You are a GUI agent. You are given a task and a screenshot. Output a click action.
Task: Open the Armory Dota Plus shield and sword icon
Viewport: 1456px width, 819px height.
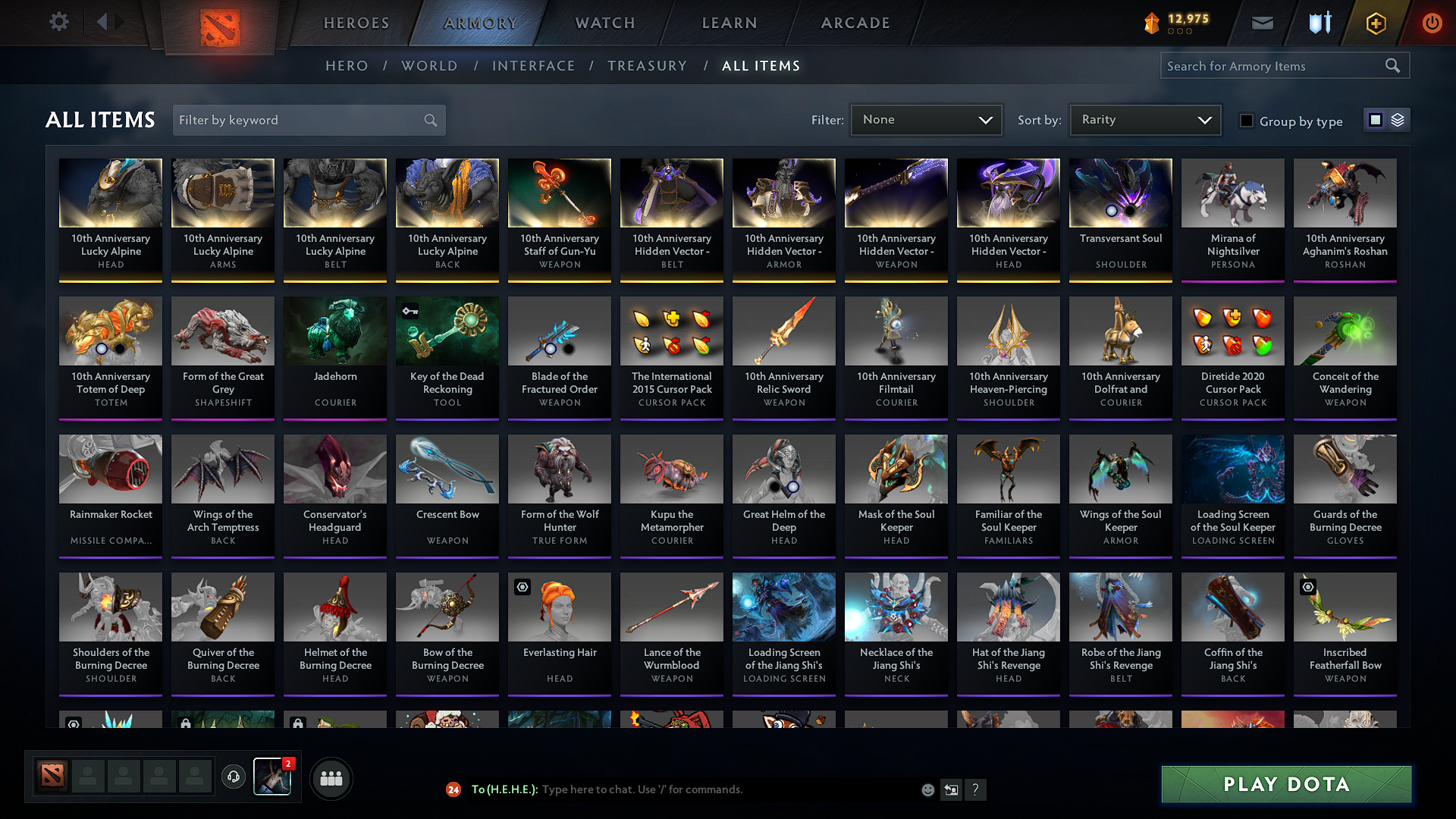tap(1319, 23)
